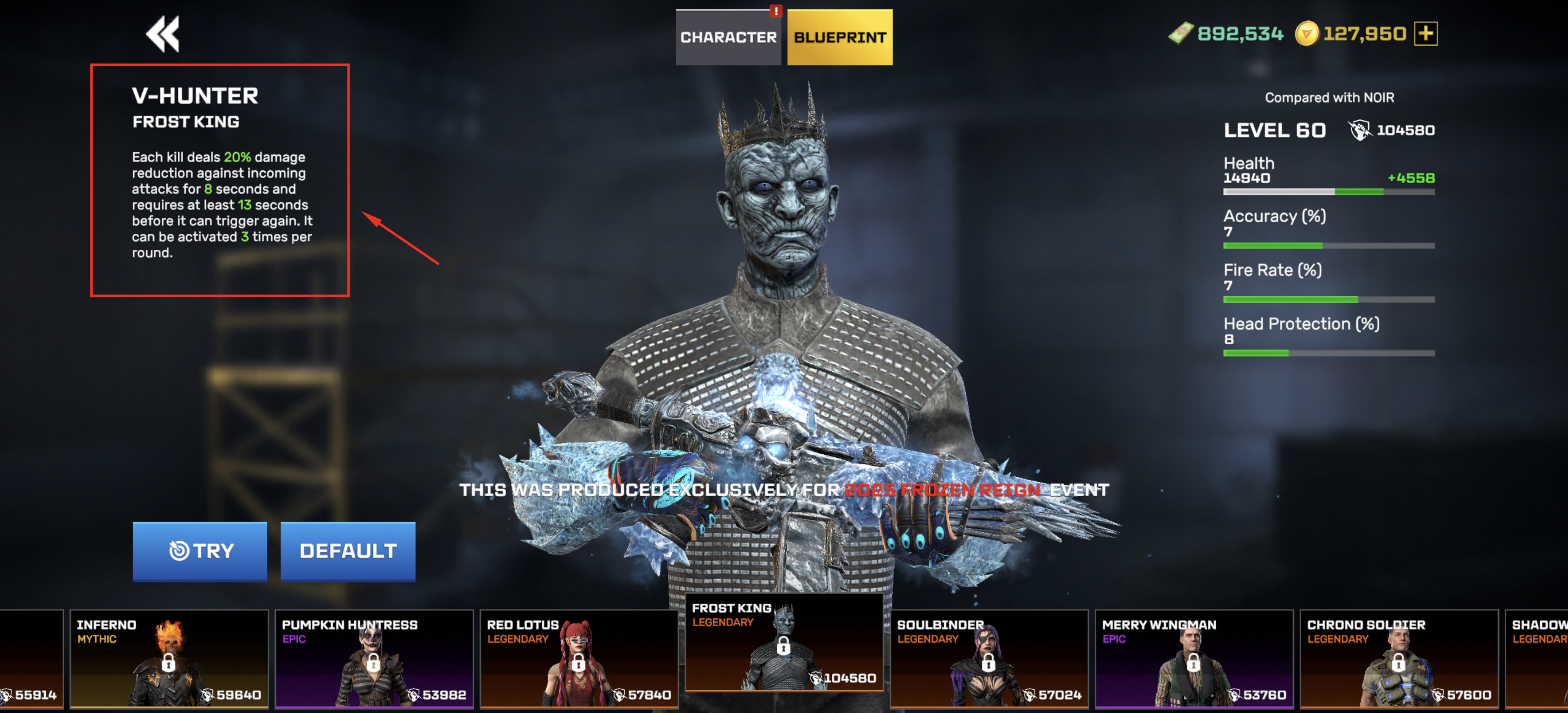Choose the Soulbinder legendary skin
The width and height of the screenshot is (1568, 713).
(989, 659)
